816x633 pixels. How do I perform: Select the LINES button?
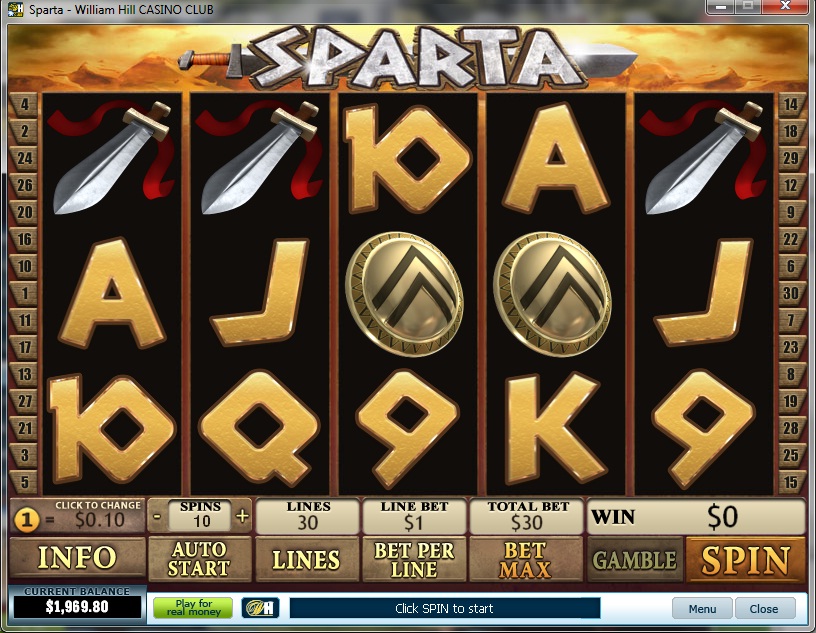307,560
